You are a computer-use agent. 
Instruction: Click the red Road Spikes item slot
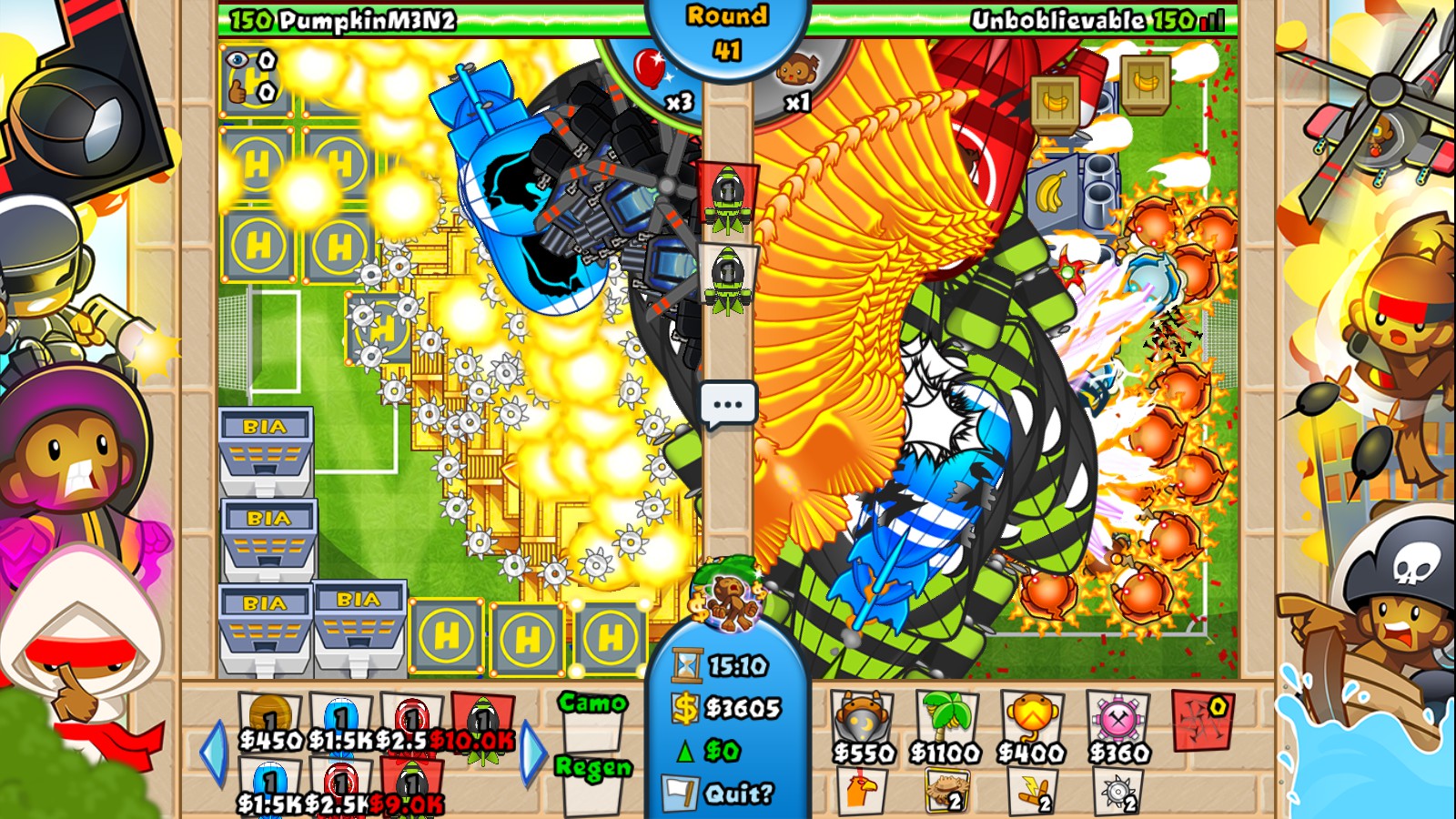1203,719
